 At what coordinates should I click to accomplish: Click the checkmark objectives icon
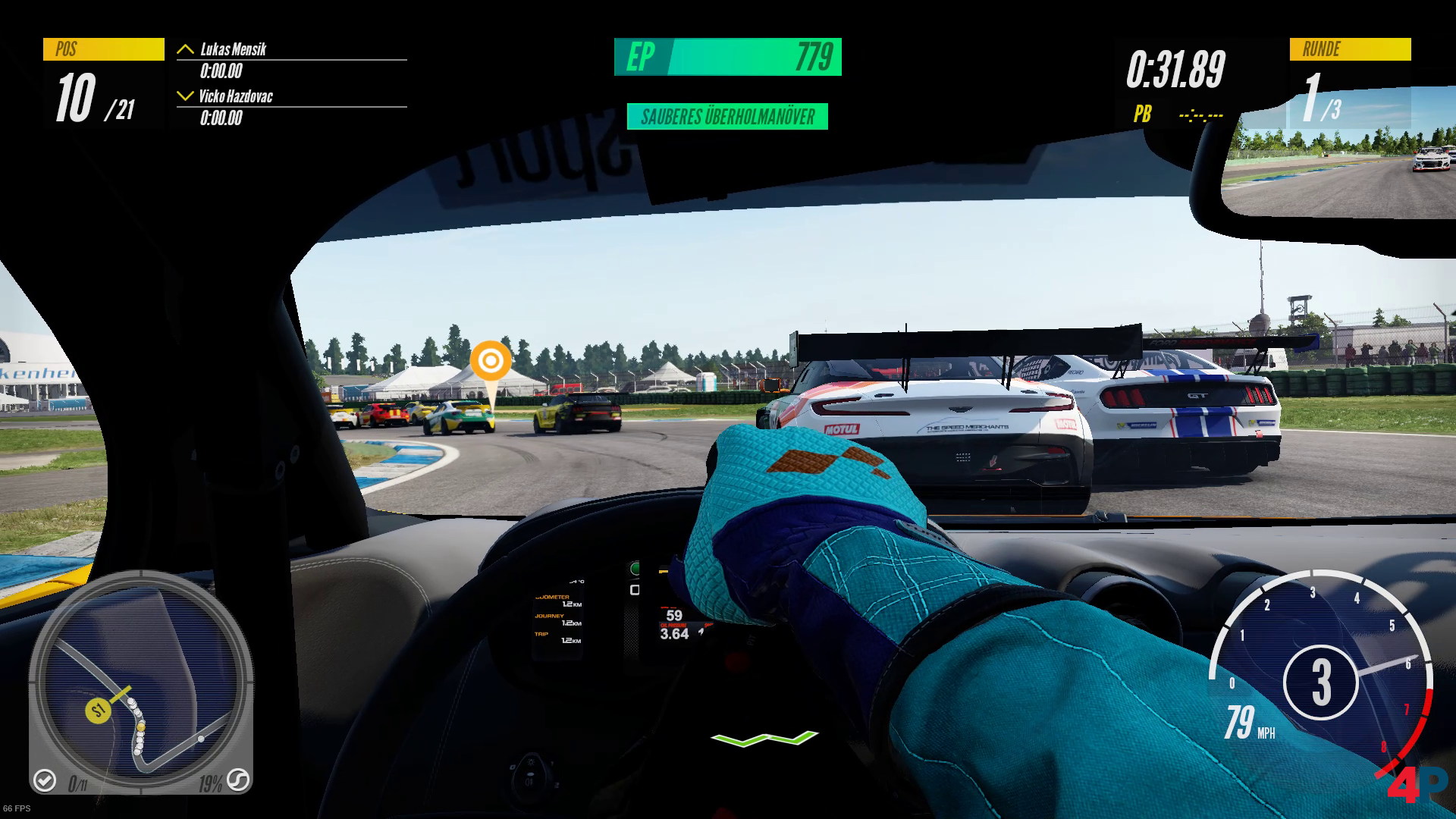45,780
